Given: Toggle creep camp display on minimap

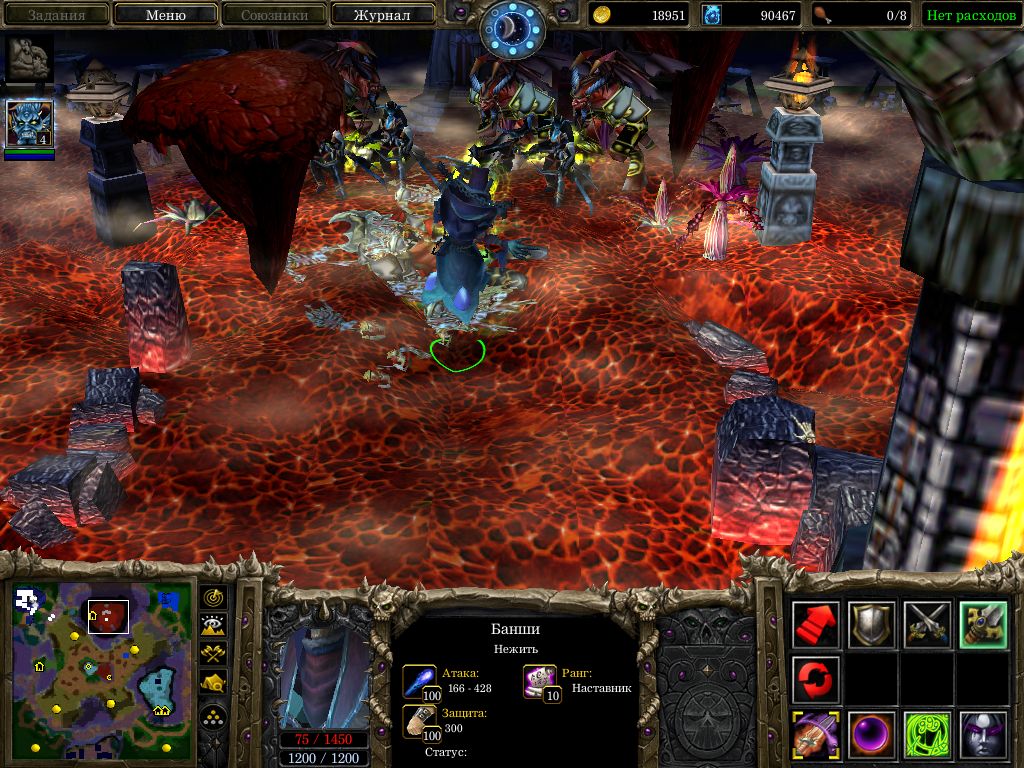Looking at the screenshot, I should click(x=214, y=683).
